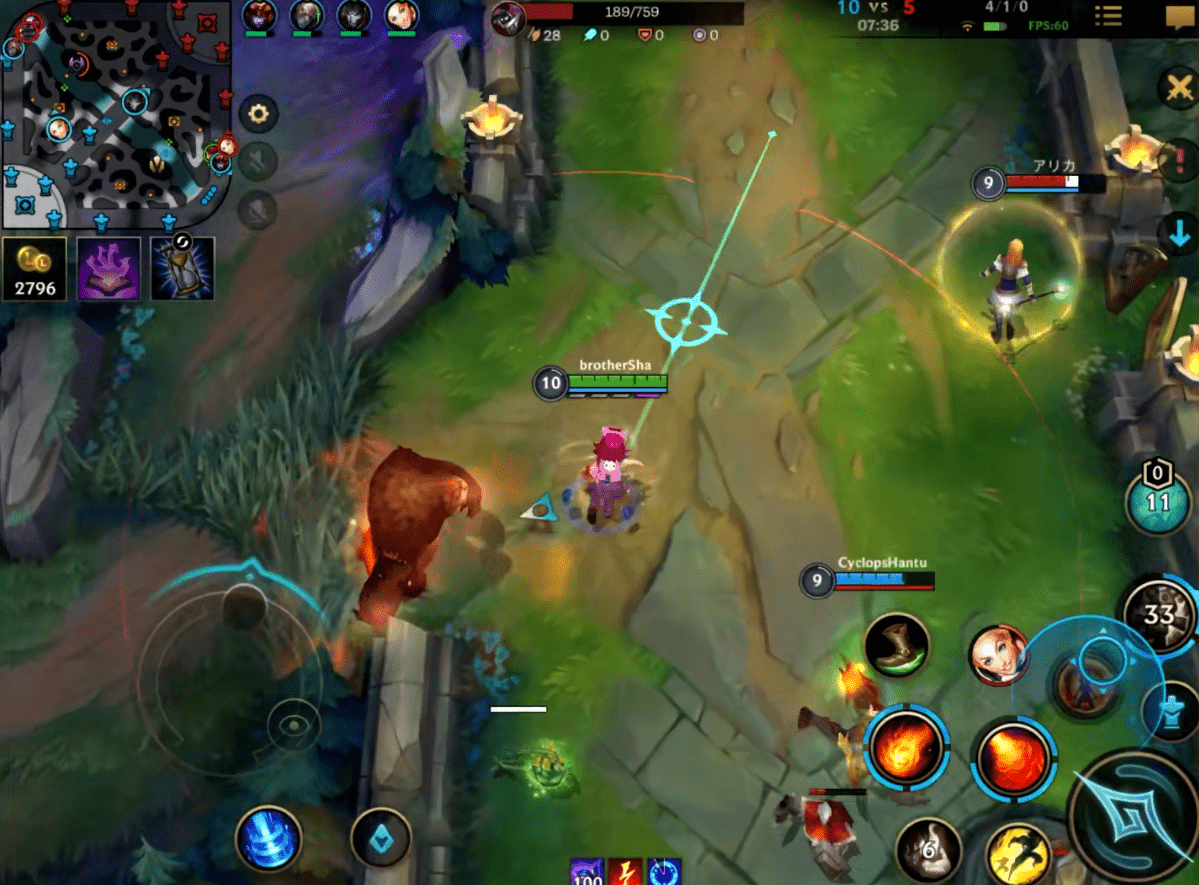Open the shop via the gold coins button
Viewport: 1199px width, 885px height.
pyautogui.click(x=34, y=268)
